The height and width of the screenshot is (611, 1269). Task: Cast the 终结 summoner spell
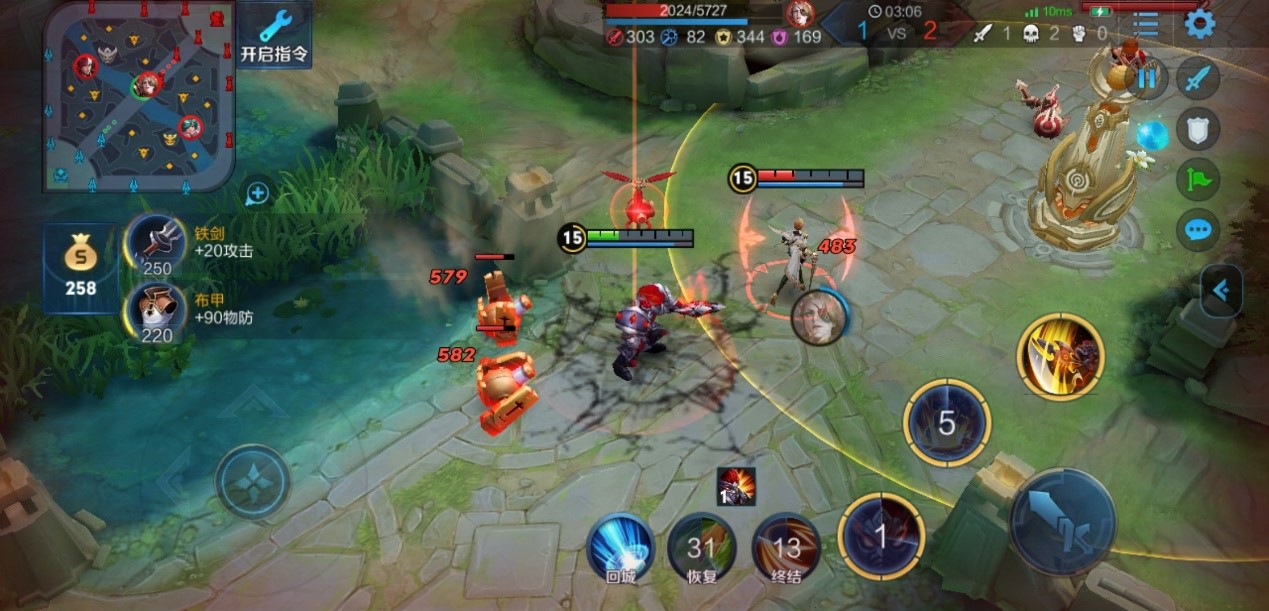(786, 547)
